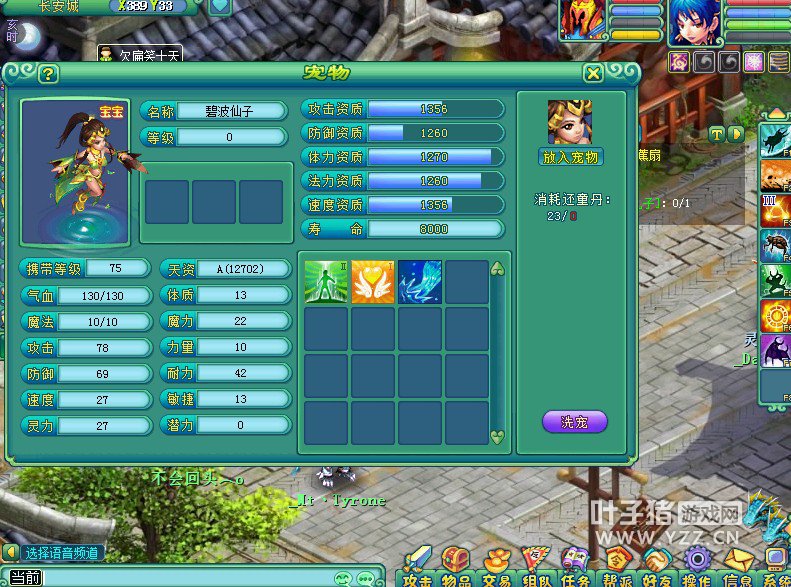The height and width of the screenshot is (587, 791).
Task: Click the 放入宠物 button
Action: point(570,157)
